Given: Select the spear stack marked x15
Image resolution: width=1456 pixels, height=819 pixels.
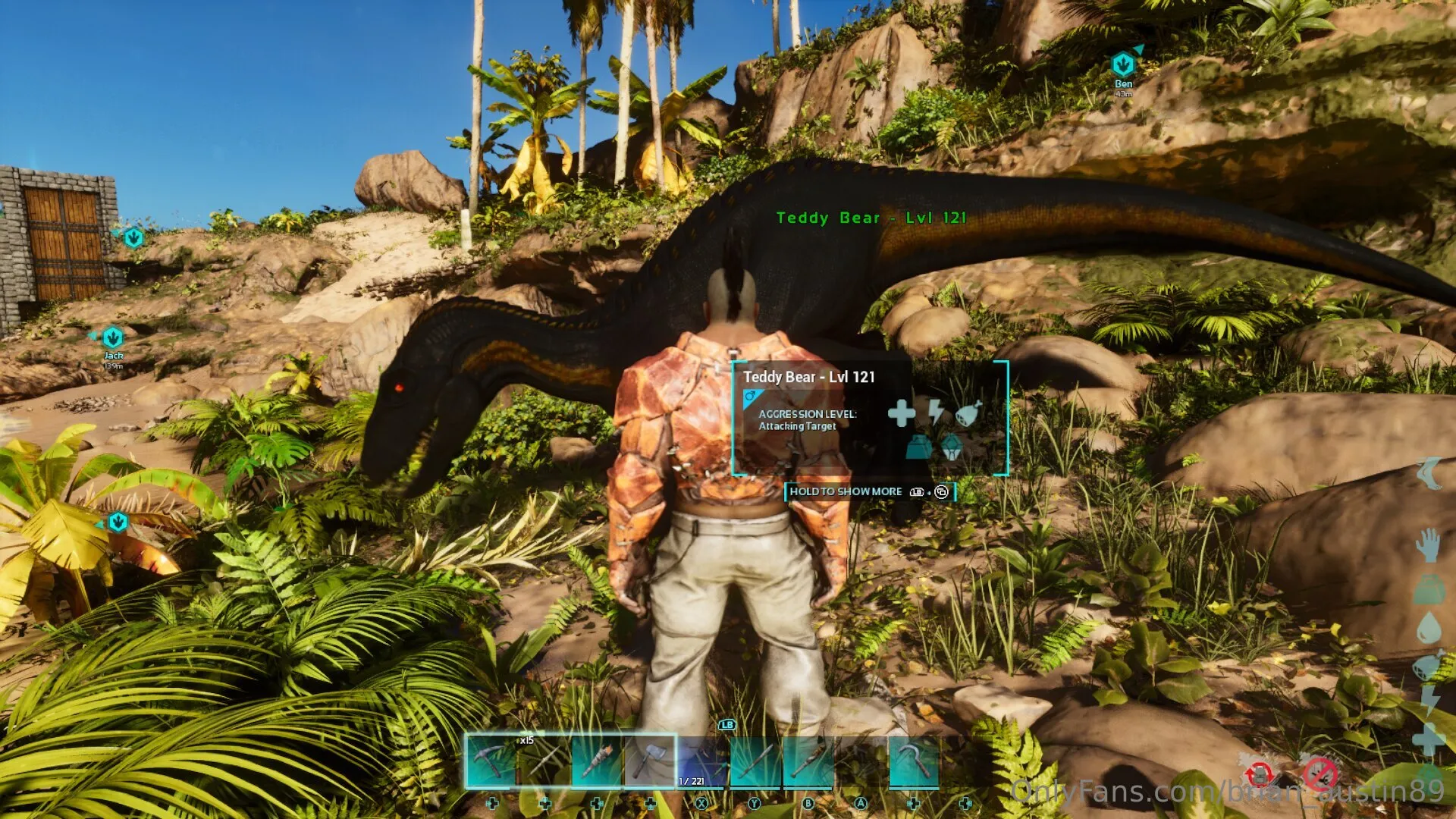Looking at the screenshot, I should (x=544, y=761).
